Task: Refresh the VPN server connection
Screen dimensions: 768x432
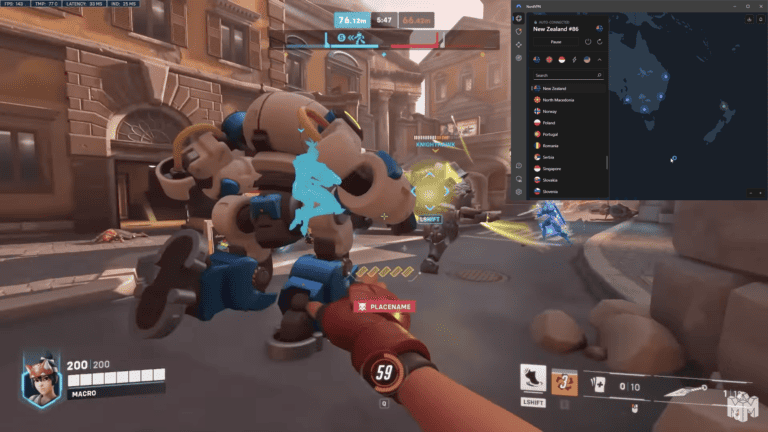Action: [x=599, y=42]
